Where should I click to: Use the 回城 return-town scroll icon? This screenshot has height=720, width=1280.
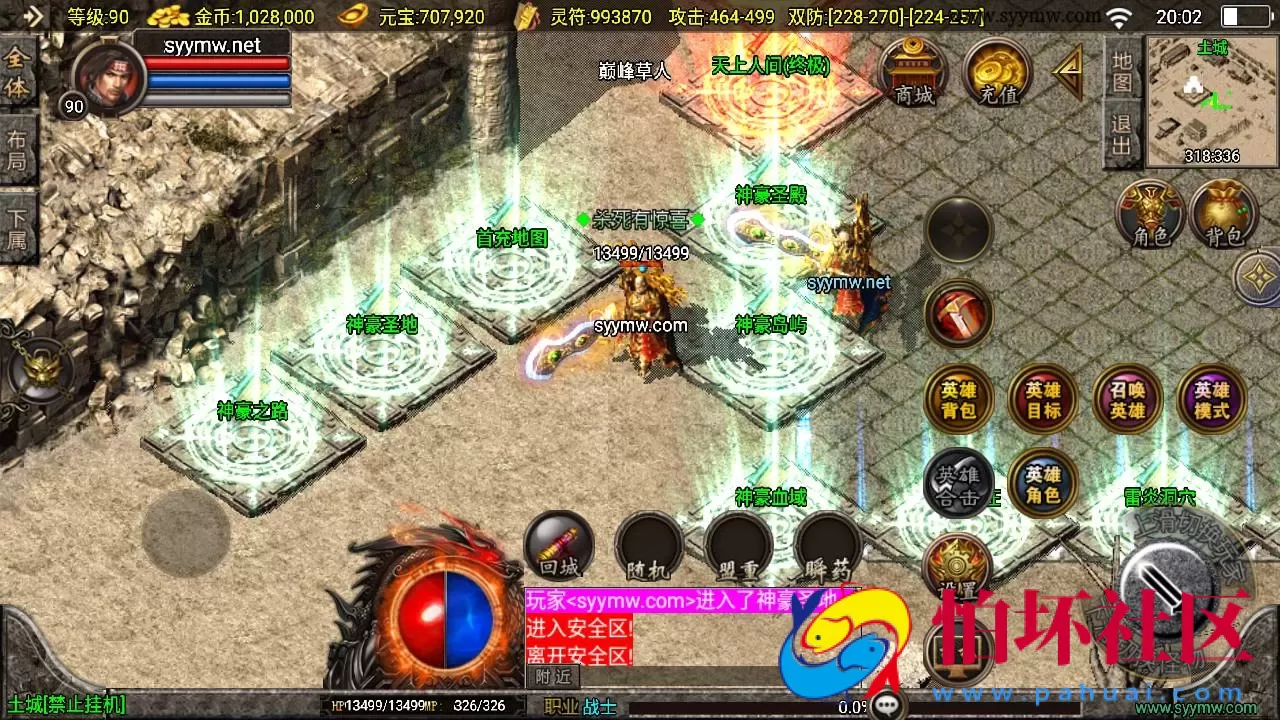click(x=557, y=545)
